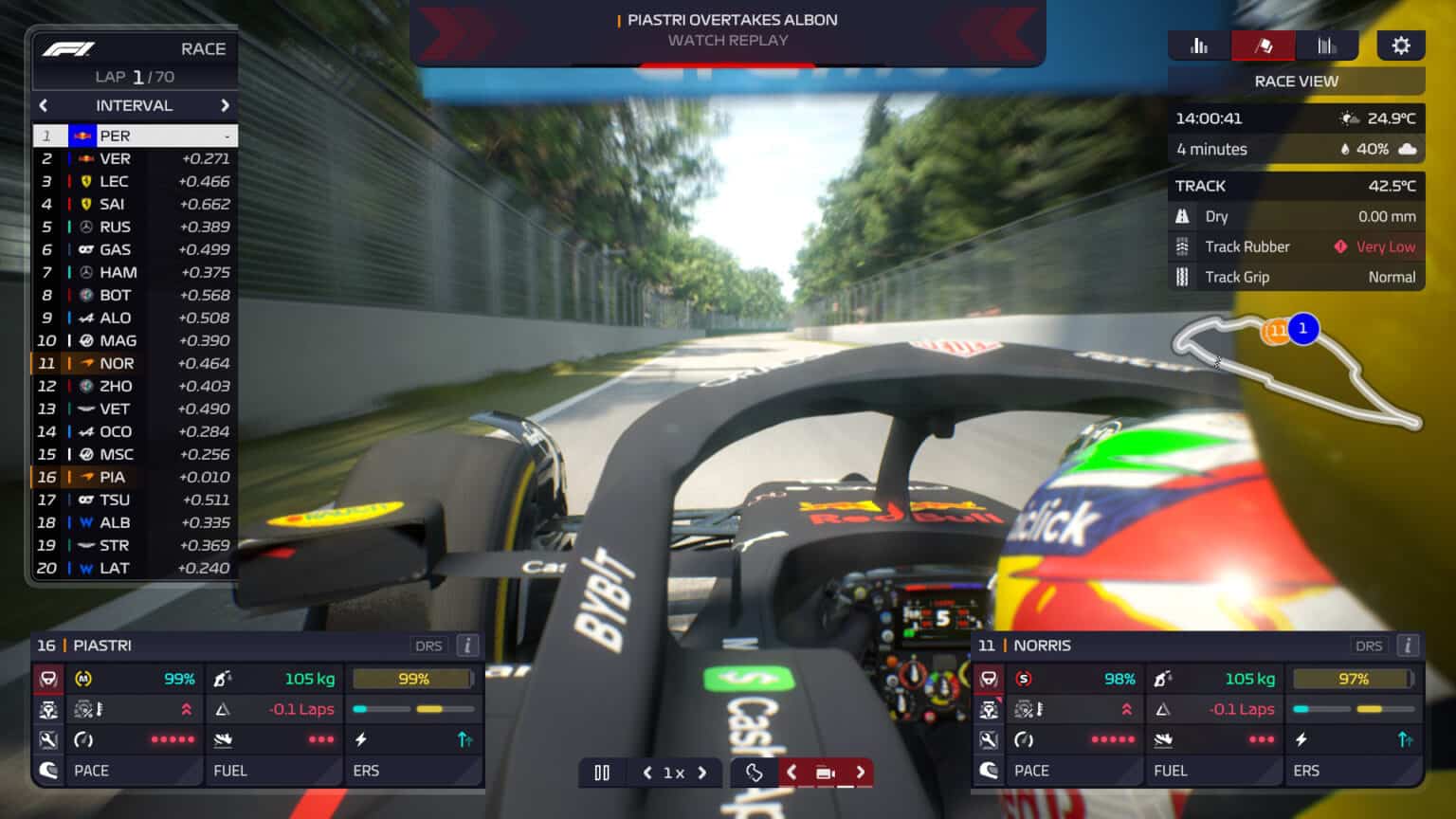This screenshot has width=1456, height=819.
Task: Click right chevron beside INTERVAL header
Action: tap(226, 105)
